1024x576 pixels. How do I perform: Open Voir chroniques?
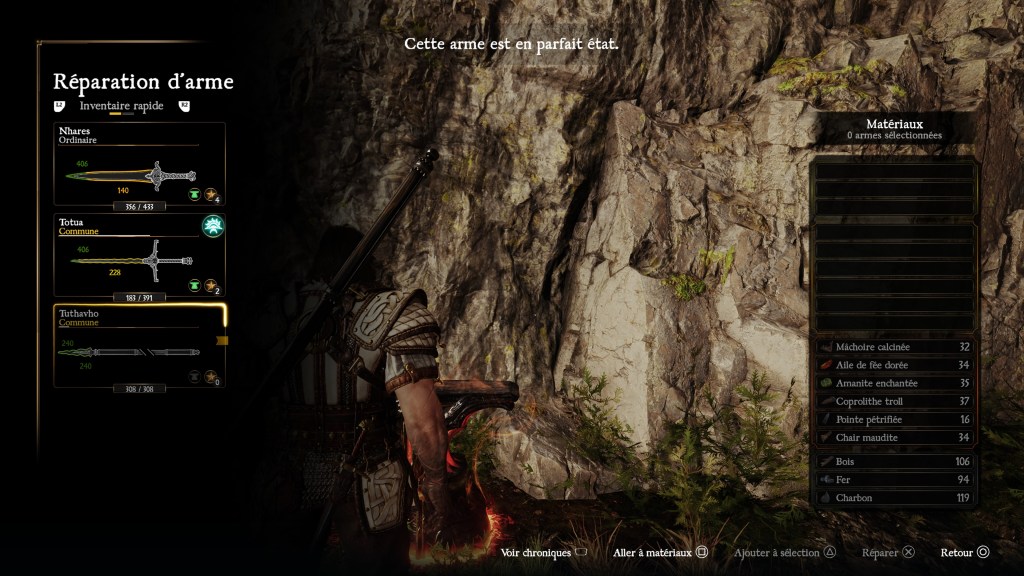click(544, 553)
